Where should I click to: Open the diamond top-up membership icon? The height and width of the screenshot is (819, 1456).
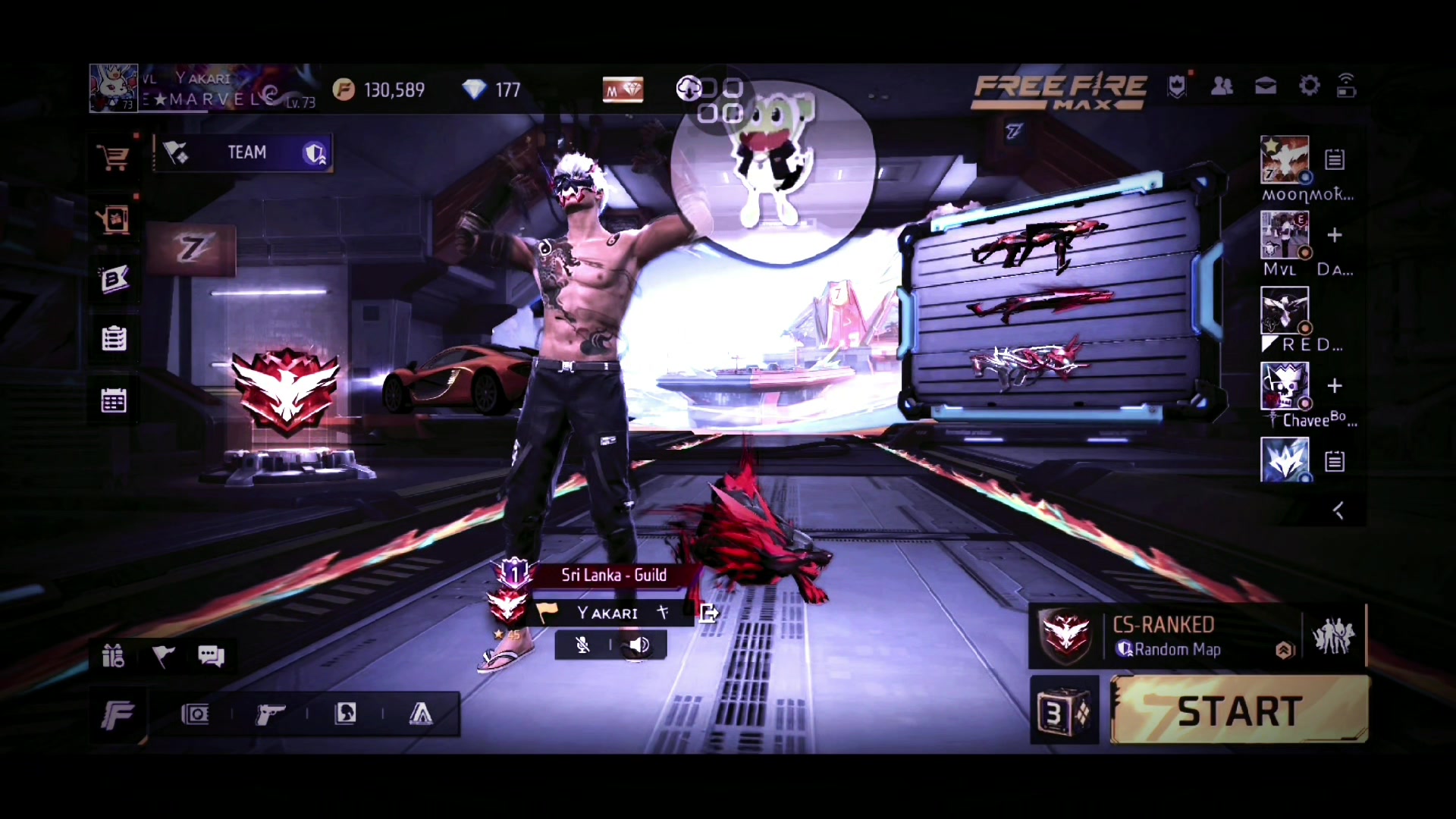point(623,90)
